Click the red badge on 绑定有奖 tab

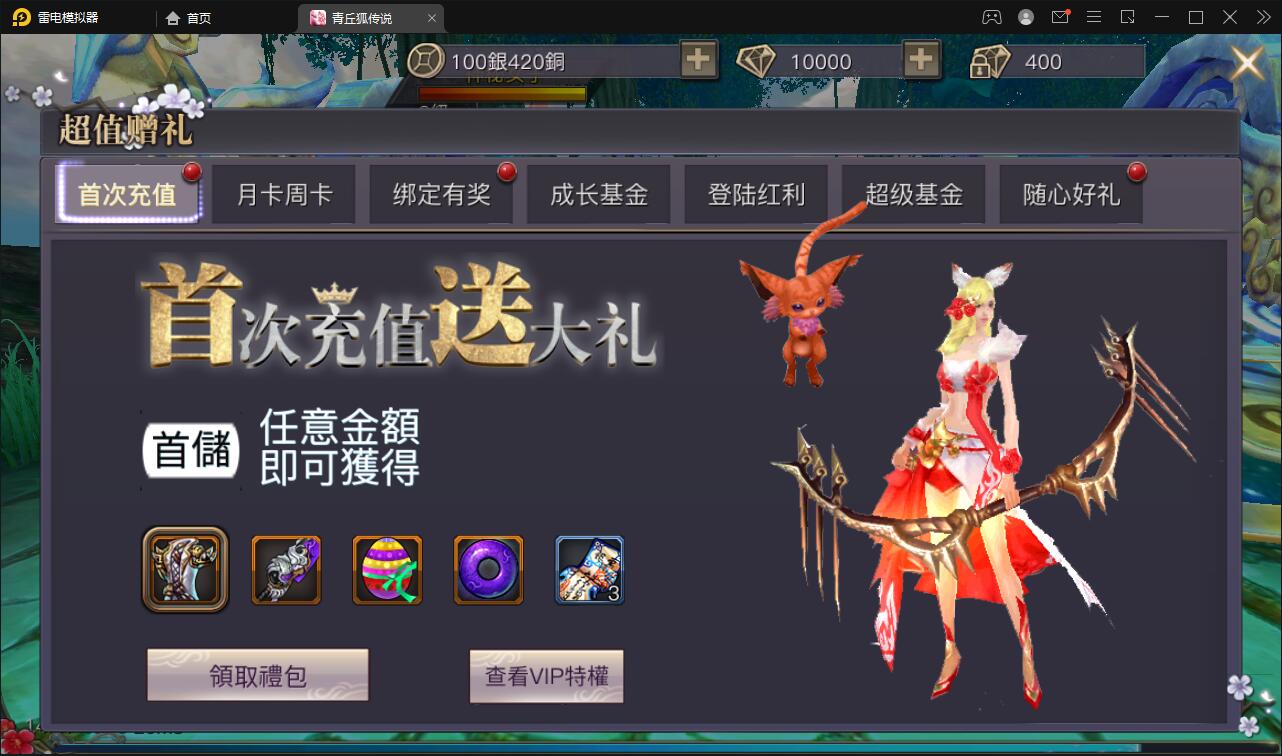click(x=507, y=172)
